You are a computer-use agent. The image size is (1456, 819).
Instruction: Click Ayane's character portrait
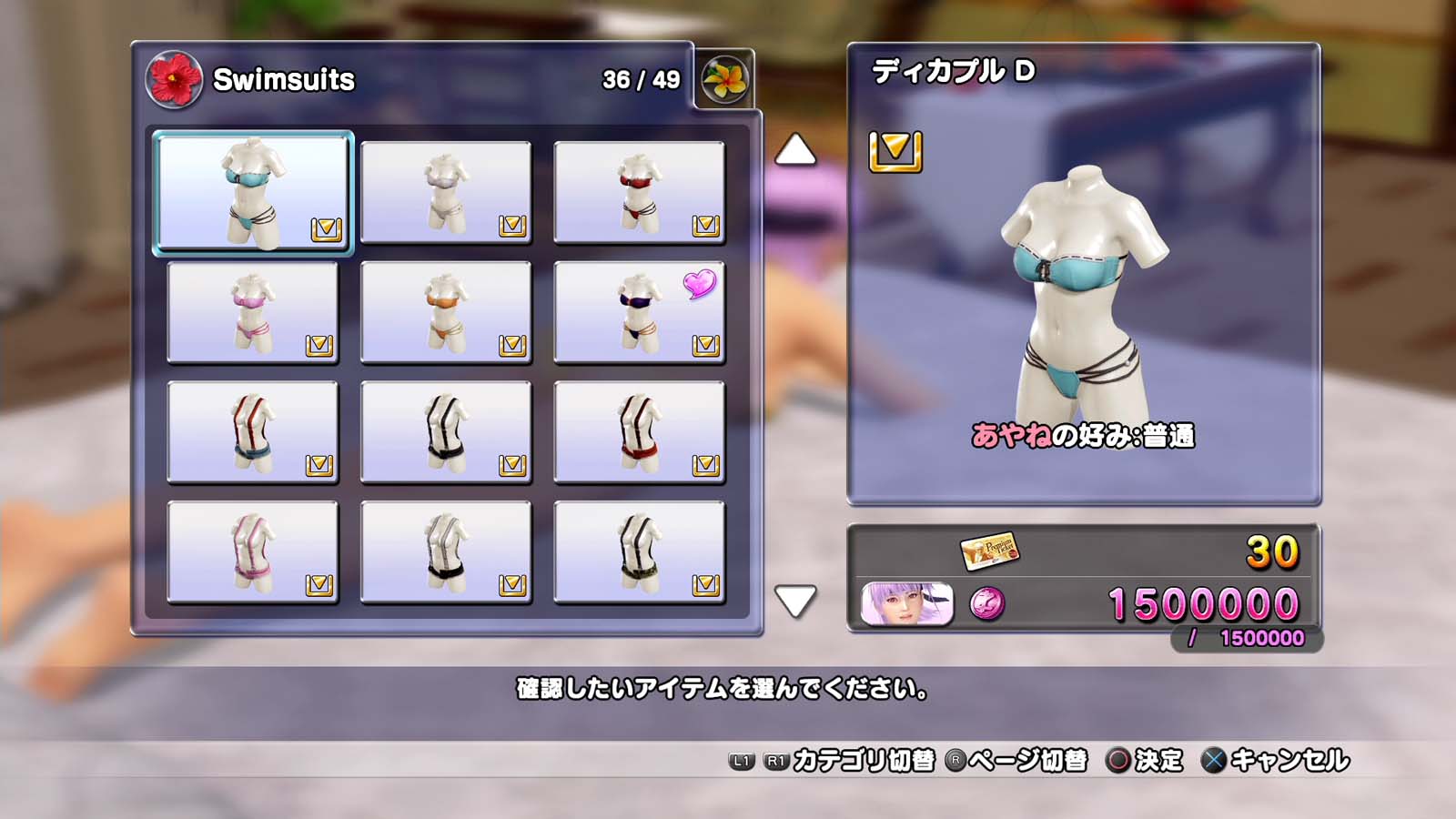[x=906, y=604]
